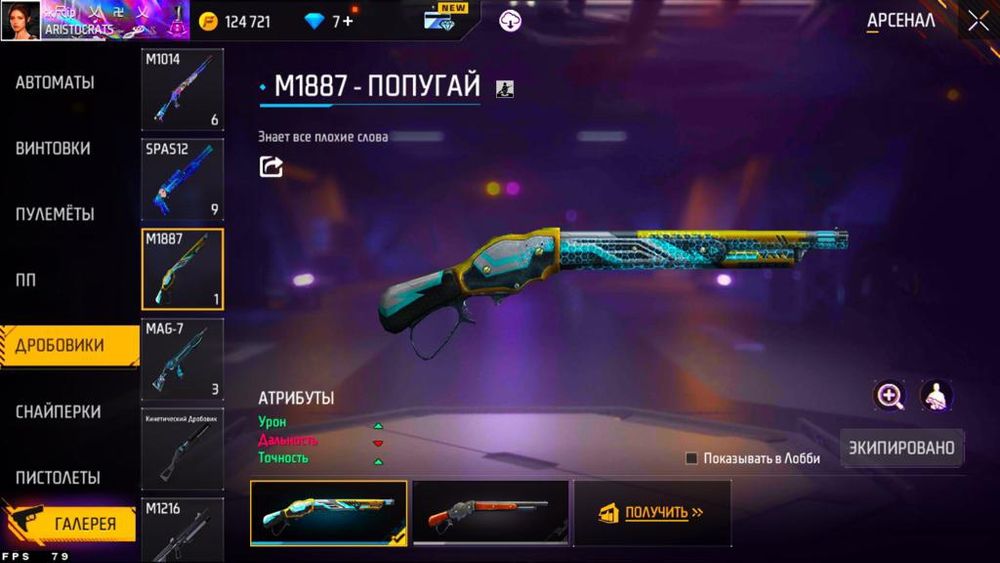This screenshot has width=1000, height=563.
Task: Toggle the Показывать в Лобби checkbox
Action: (x=691, y=458)
